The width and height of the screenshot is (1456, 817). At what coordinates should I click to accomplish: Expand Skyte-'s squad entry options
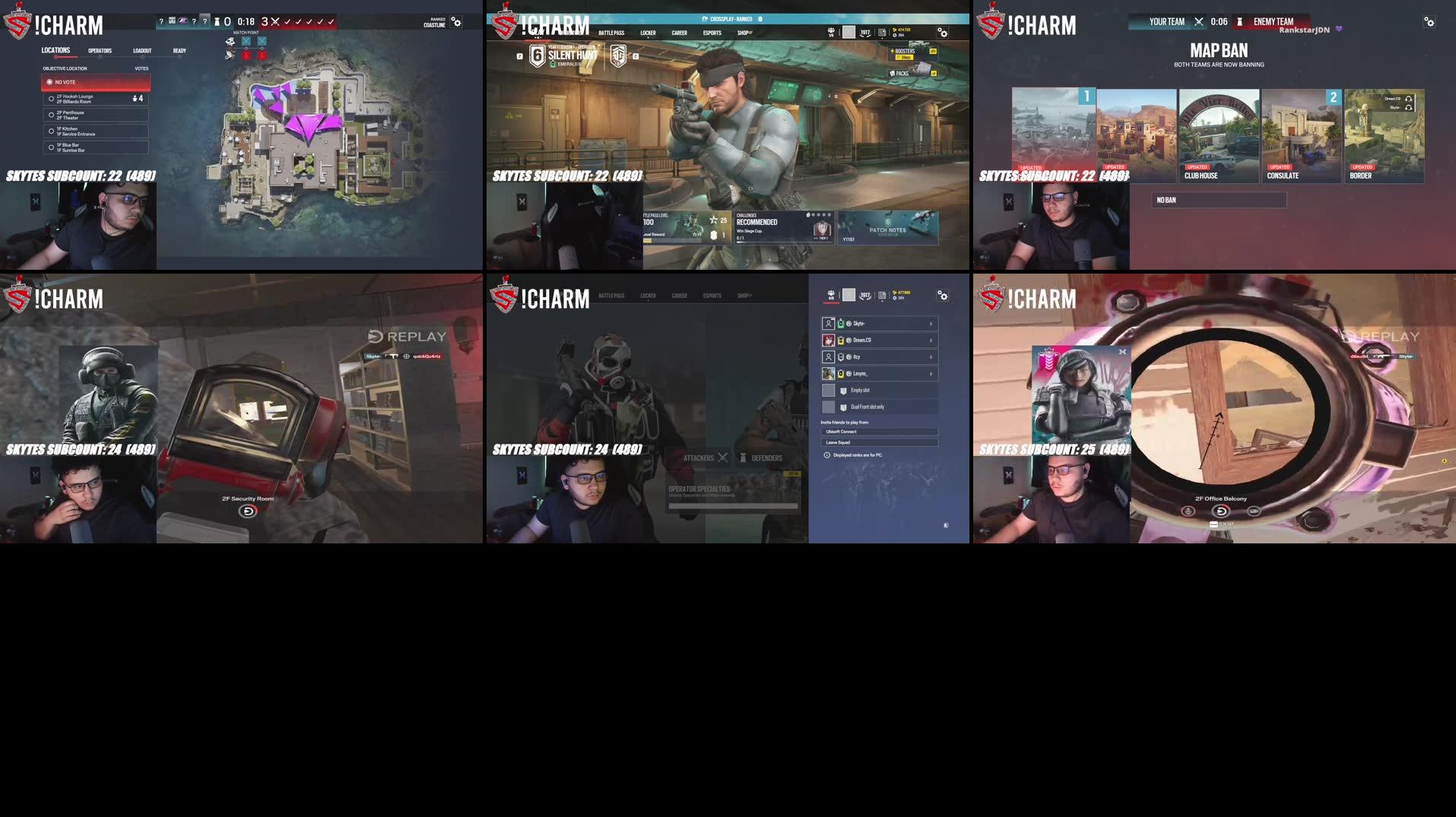[x=931, y=323]
